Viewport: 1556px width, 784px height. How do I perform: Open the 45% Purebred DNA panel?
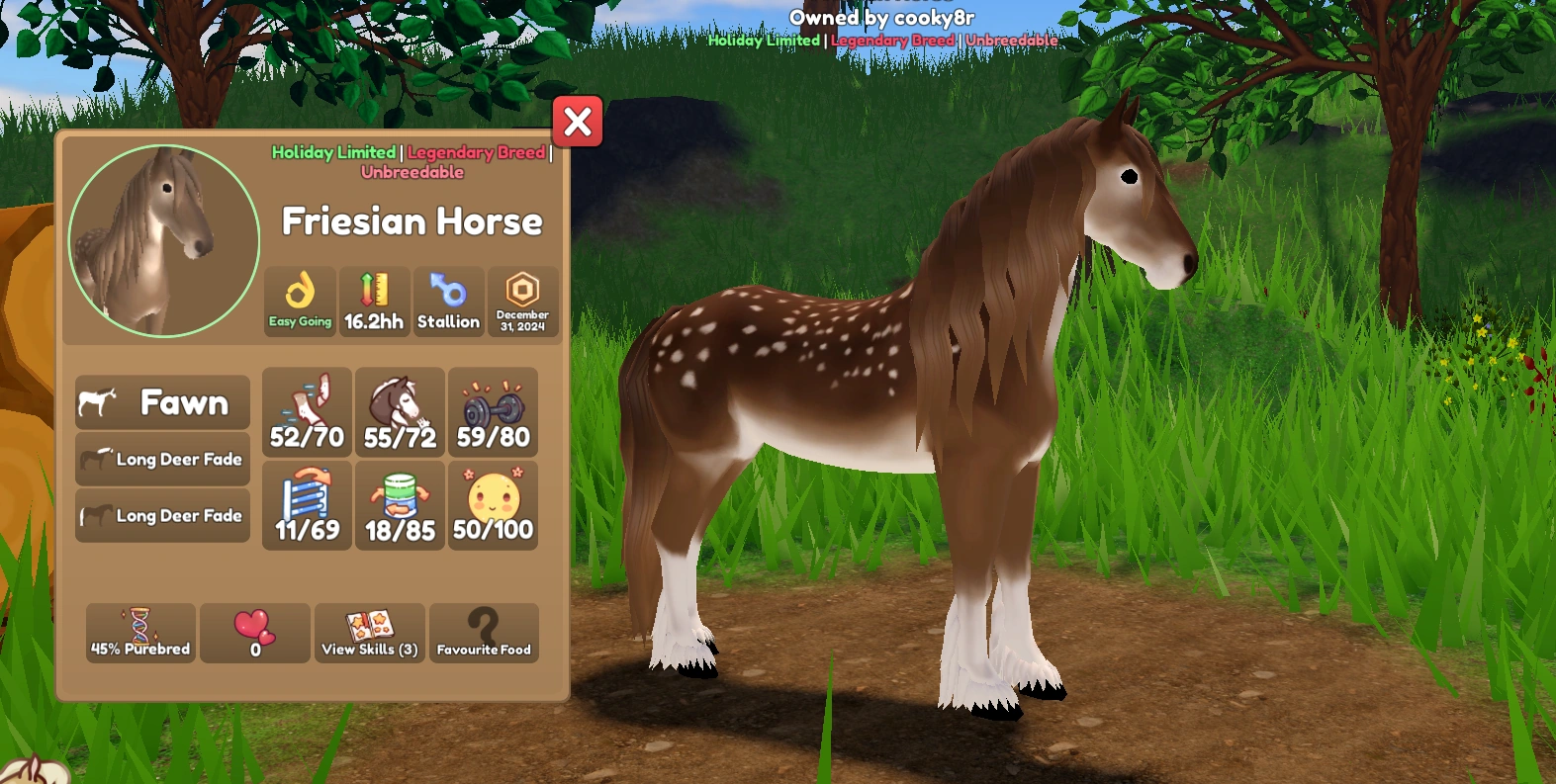pyautogui.click(x=139, y=633)
